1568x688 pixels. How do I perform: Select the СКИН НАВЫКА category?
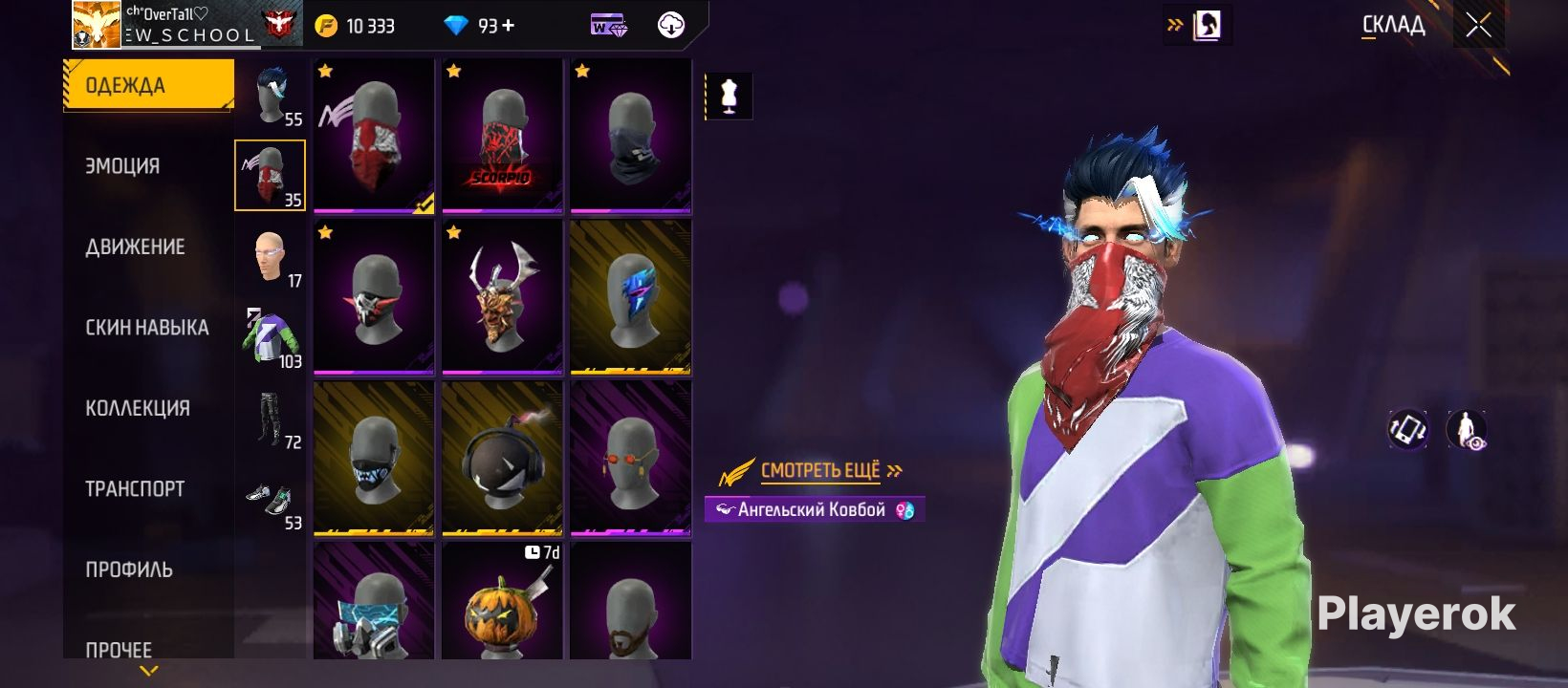point(146,328)
